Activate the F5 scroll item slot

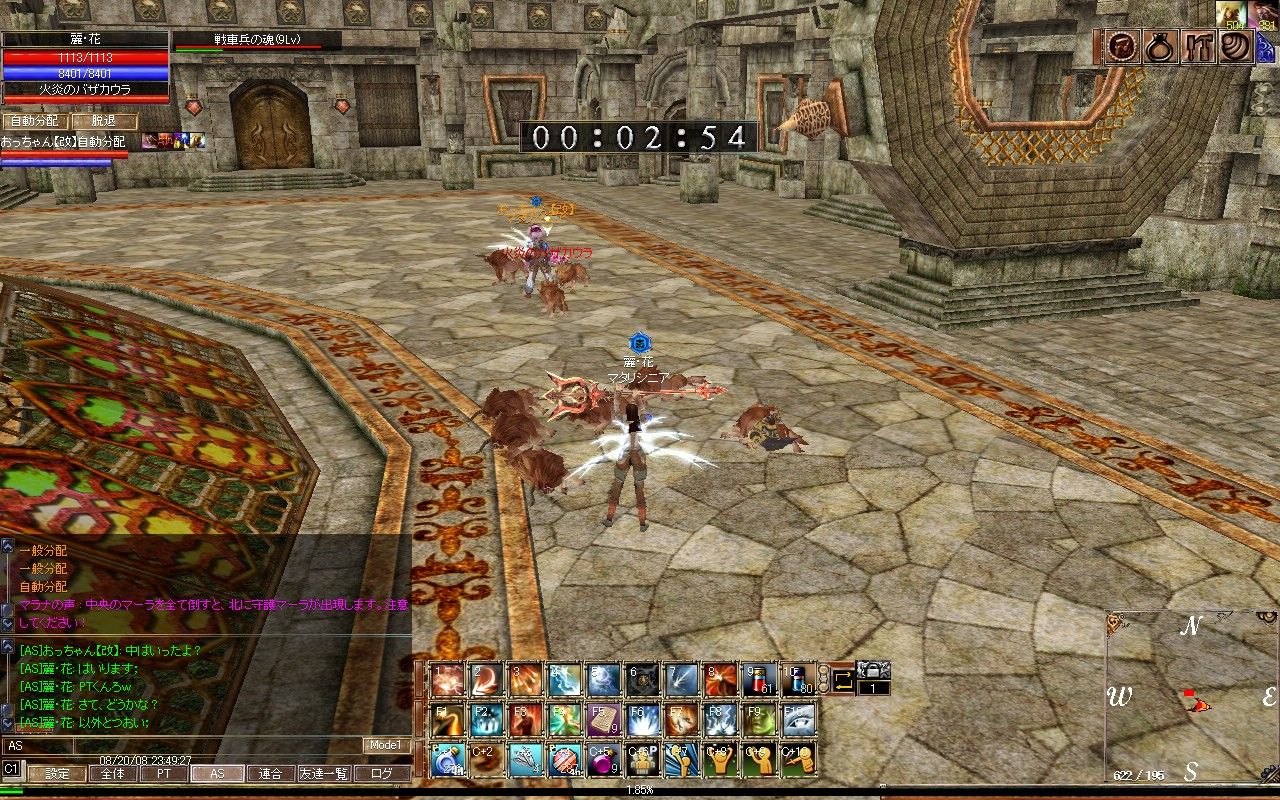604,719
